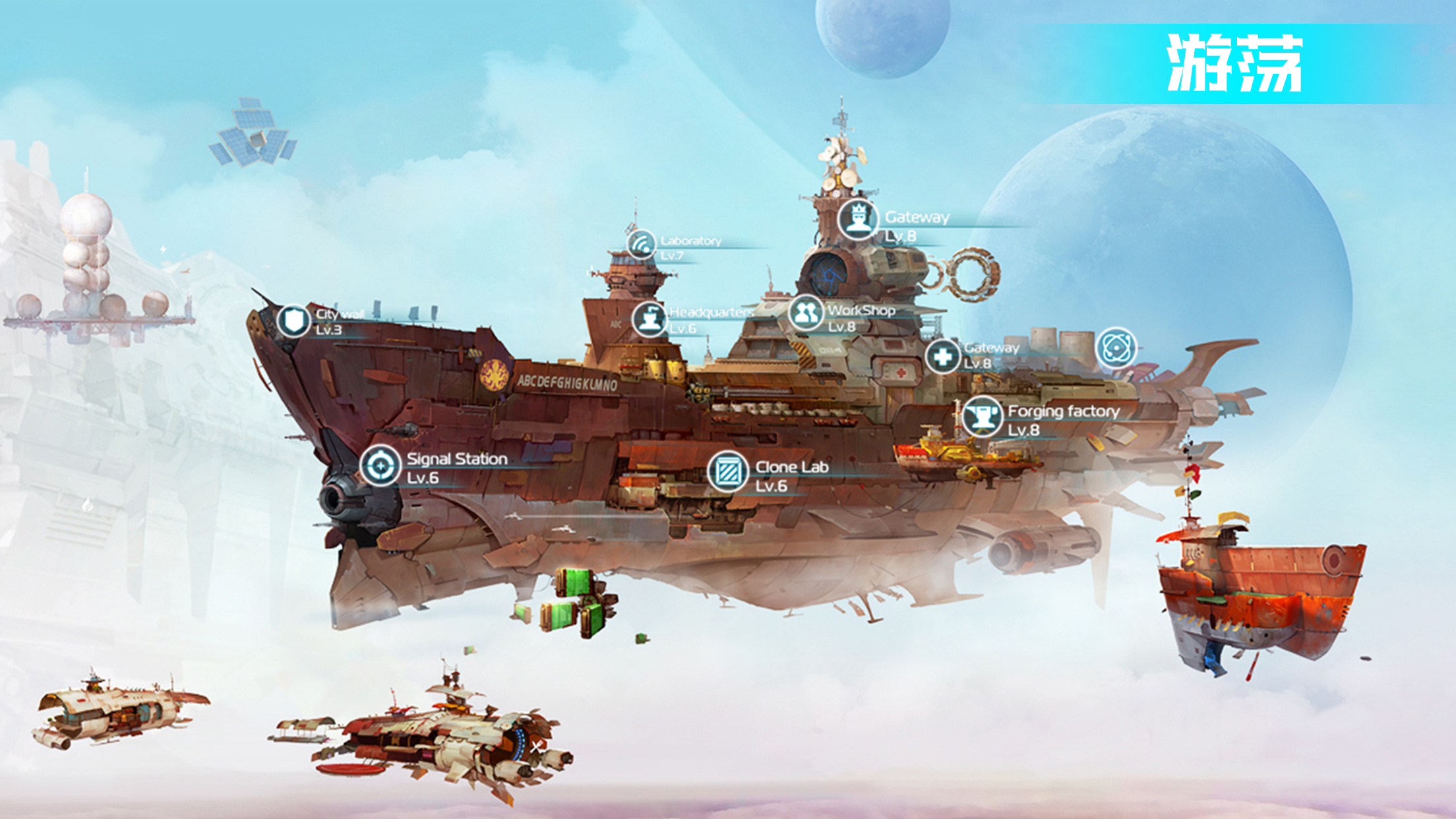Open the City wall Lv.3 building

pos(293,321)
